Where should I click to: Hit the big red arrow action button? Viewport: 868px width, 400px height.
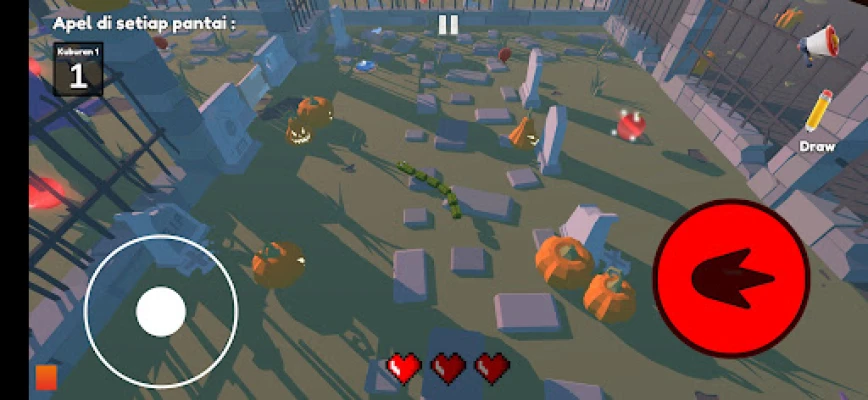click(730, 278)
